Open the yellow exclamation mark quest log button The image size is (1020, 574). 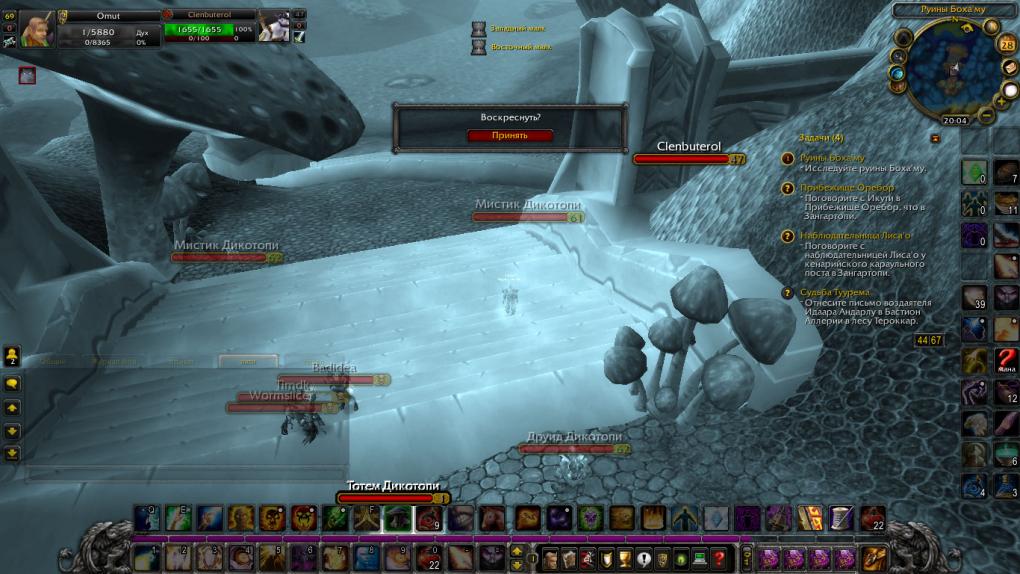[643, 559]
